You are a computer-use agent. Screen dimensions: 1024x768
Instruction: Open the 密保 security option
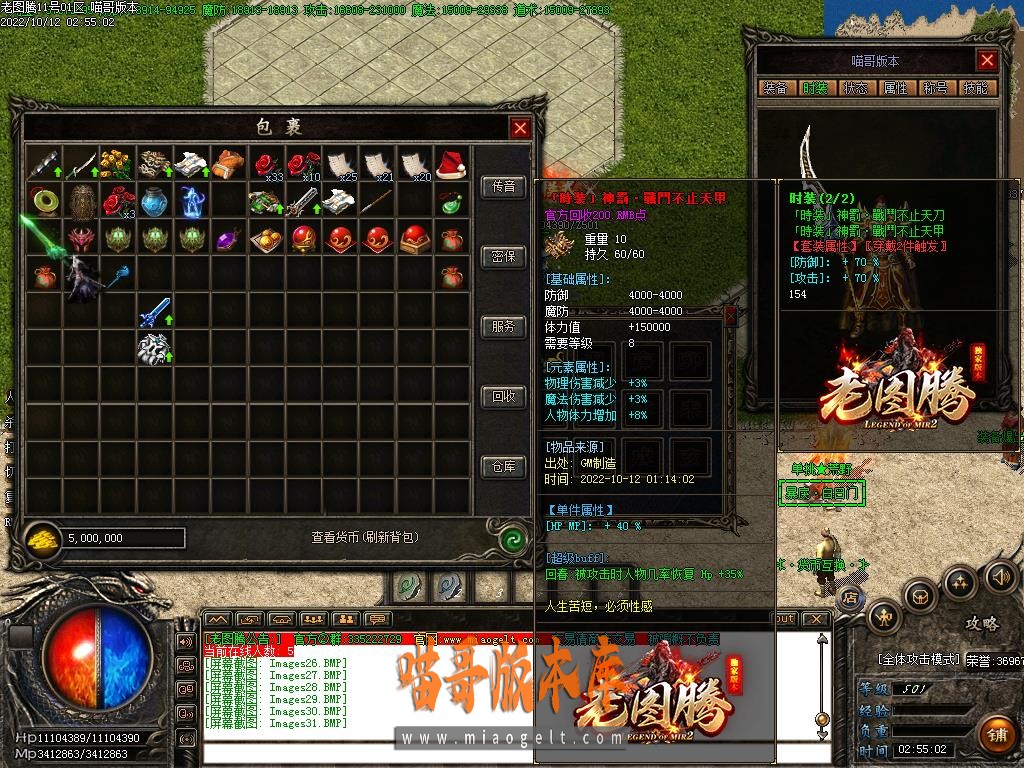coord(504,257)
